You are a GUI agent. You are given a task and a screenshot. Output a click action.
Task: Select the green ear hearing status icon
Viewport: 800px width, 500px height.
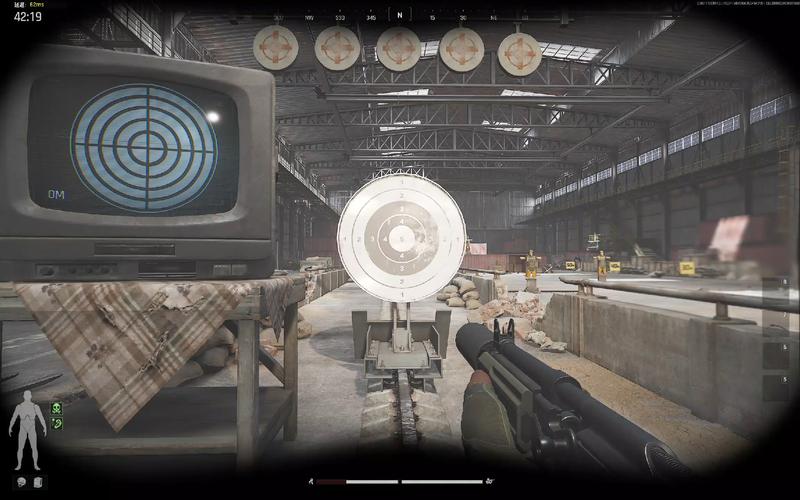coord(57,424)
